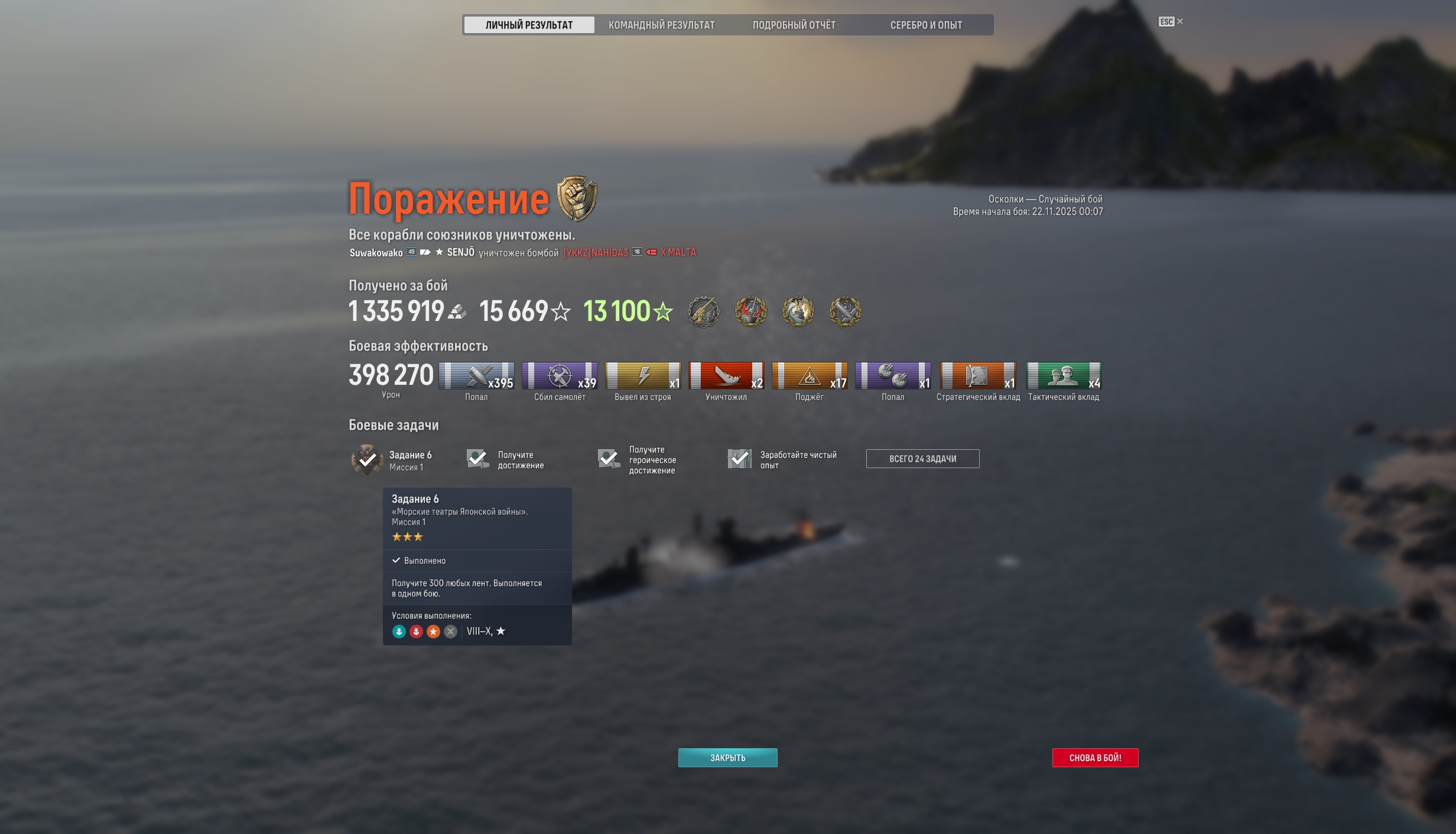Viewport: 1456px width, 834px height.
Task: Click the Уничтожил x2 ribbon
Action: [x=726, y=376]
